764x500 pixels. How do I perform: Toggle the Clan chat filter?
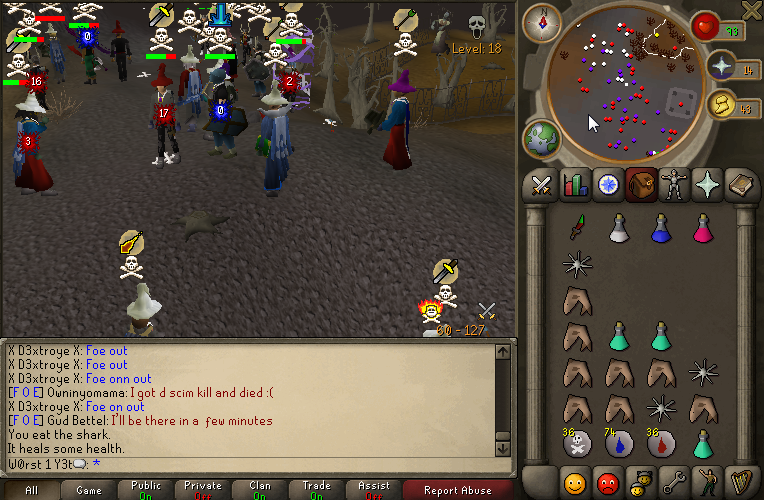point(260,490)
